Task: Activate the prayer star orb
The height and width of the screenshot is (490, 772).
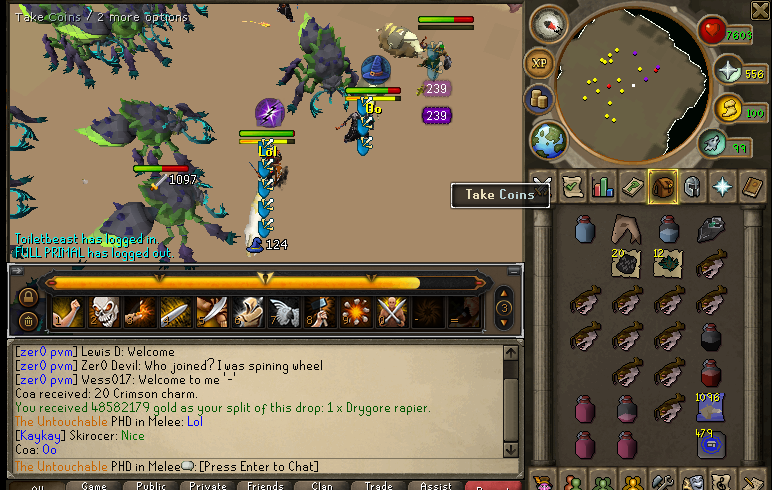Action: [x=727, y=72]
